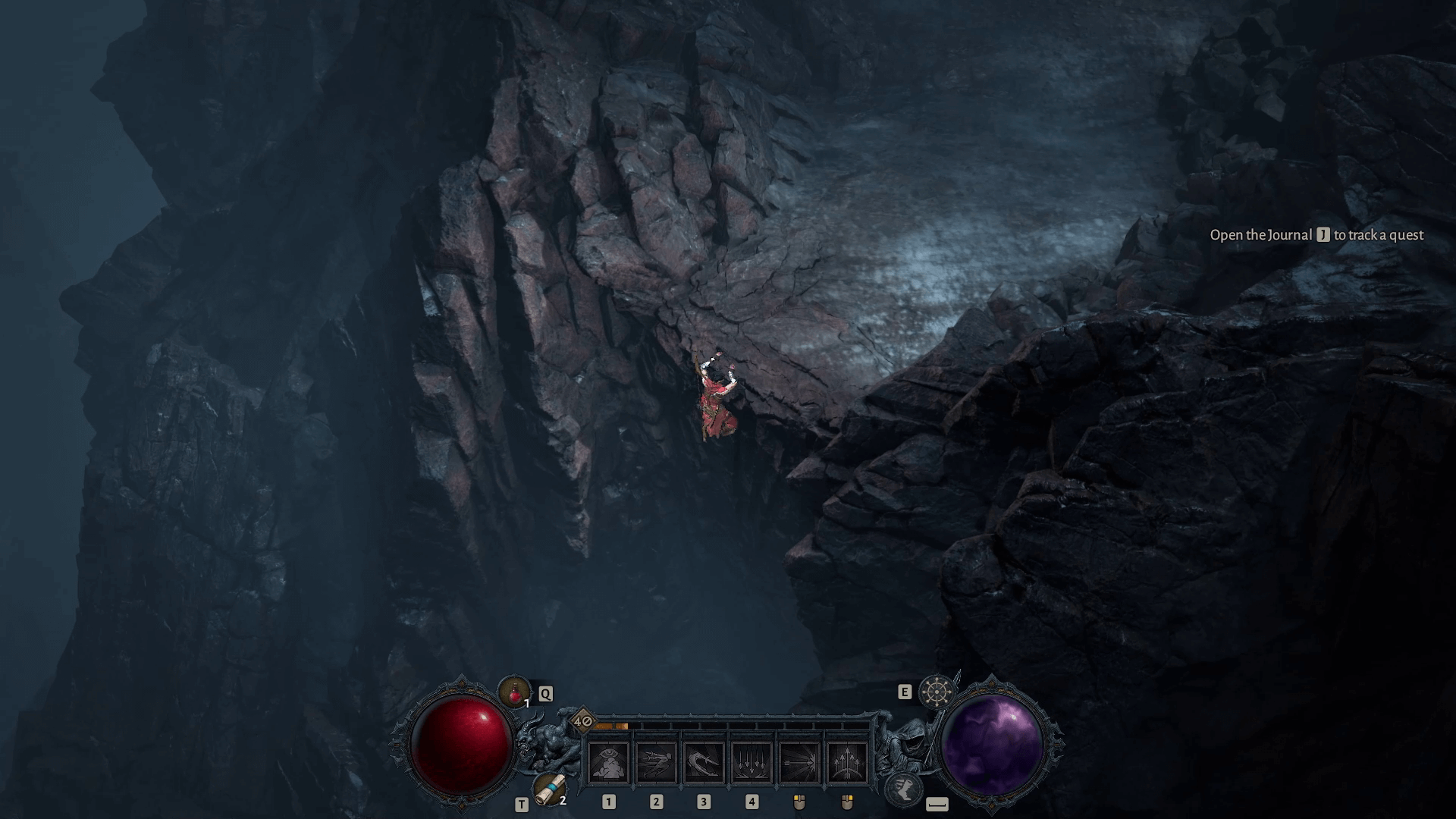Activate the dashing figure skill

(x=657, y=761)
